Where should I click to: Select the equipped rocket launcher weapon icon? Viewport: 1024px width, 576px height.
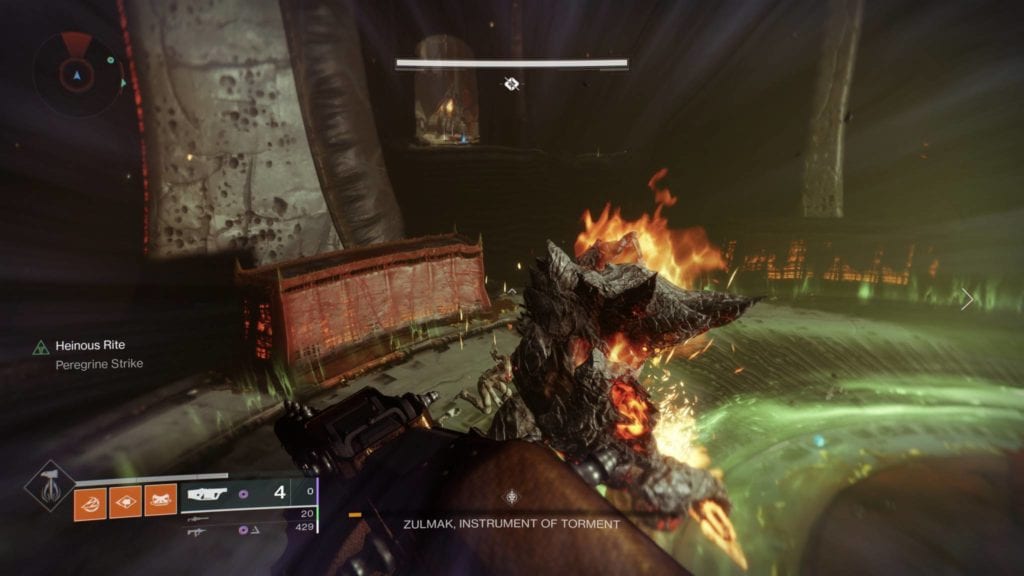click(207, 492)
